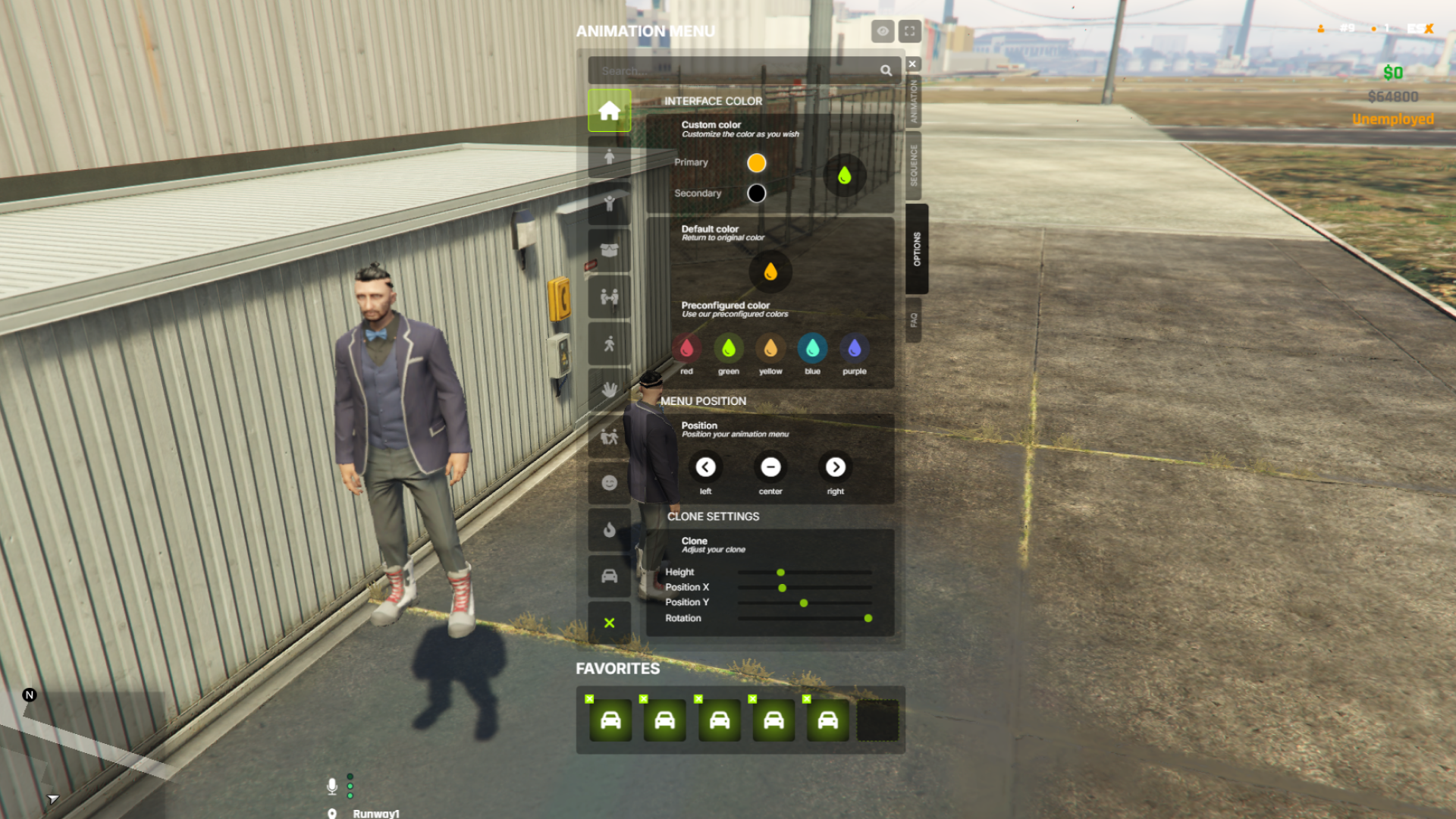
Task: Choose the red preconfigured color
Action: (686, 348)
